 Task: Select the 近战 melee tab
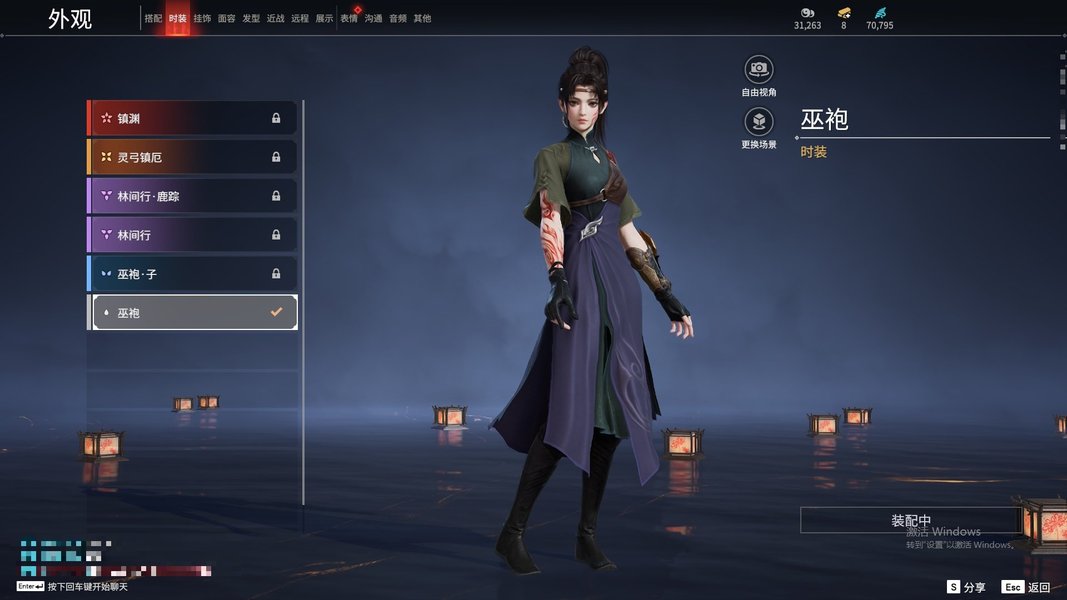pos(276,19)
